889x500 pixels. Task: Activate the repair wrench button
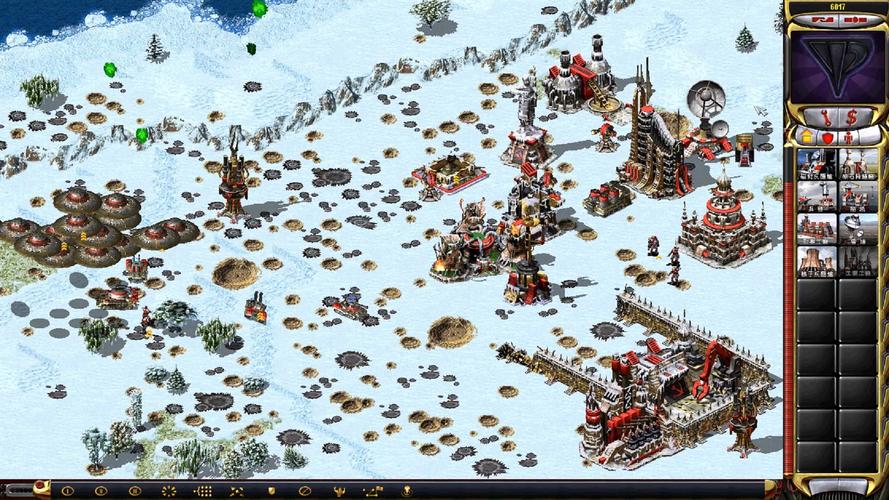pos(826,115)
